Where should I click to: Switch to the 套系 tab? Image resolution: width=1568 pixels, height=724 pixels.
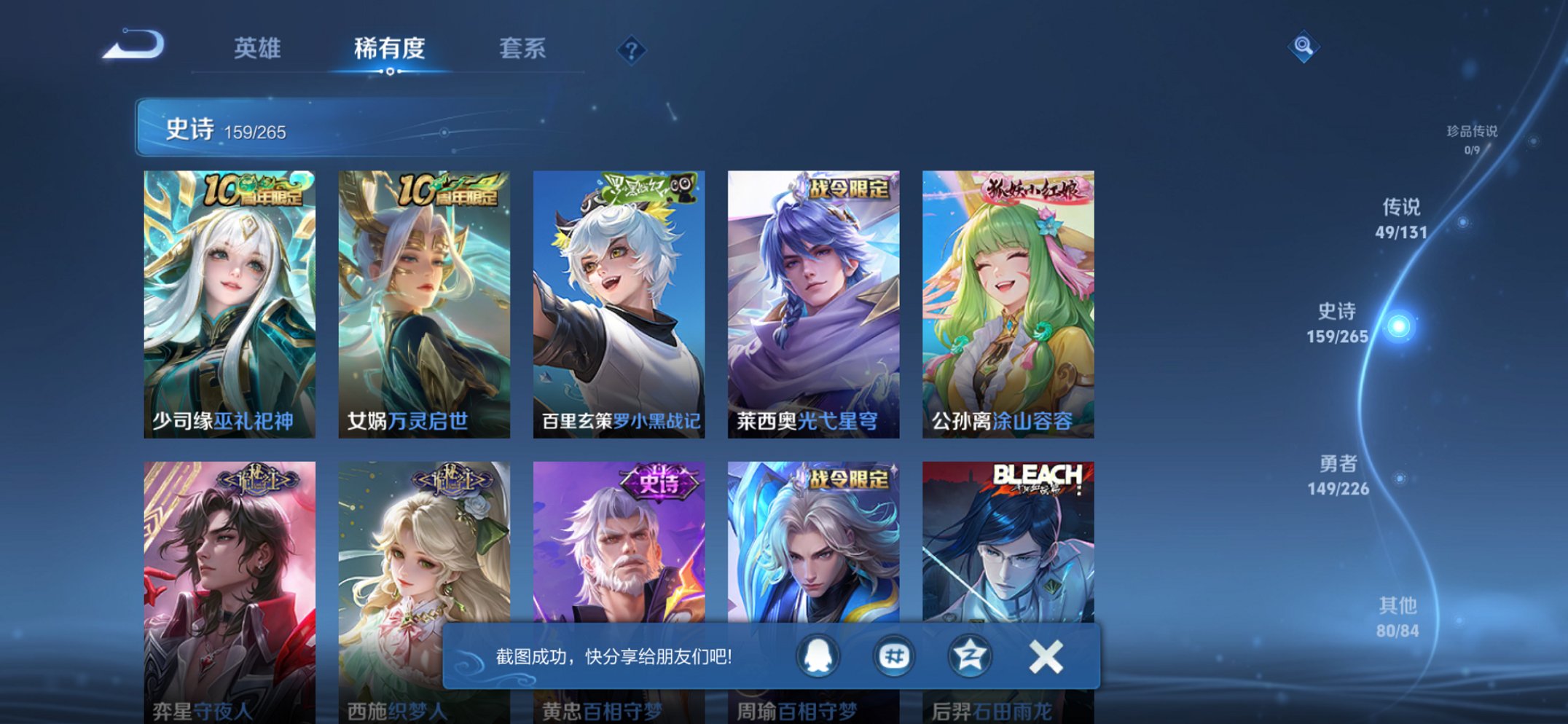click(x=521, y=50)
